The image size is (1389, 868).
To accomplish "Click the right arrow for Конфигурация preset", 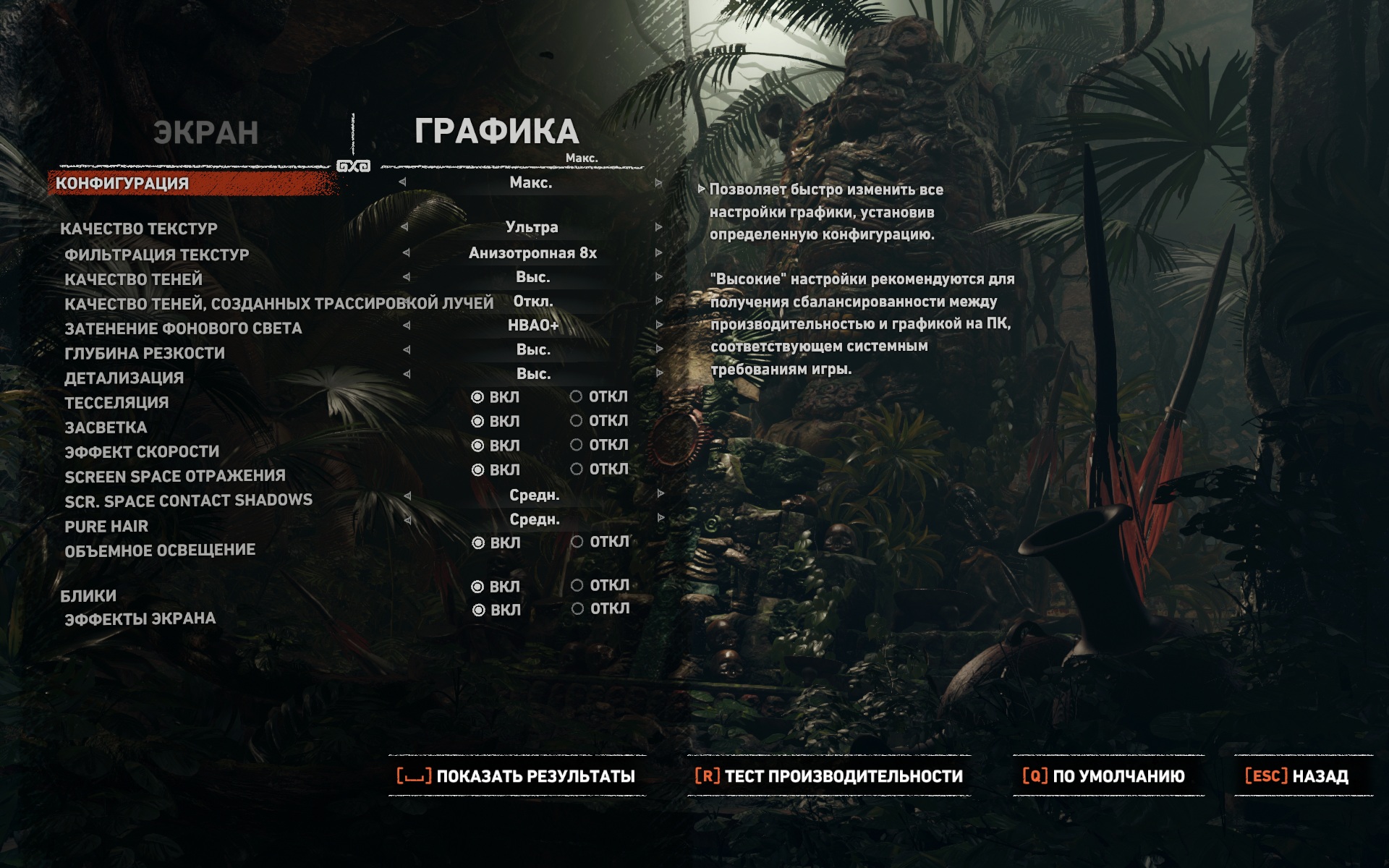I will [658, 183].
